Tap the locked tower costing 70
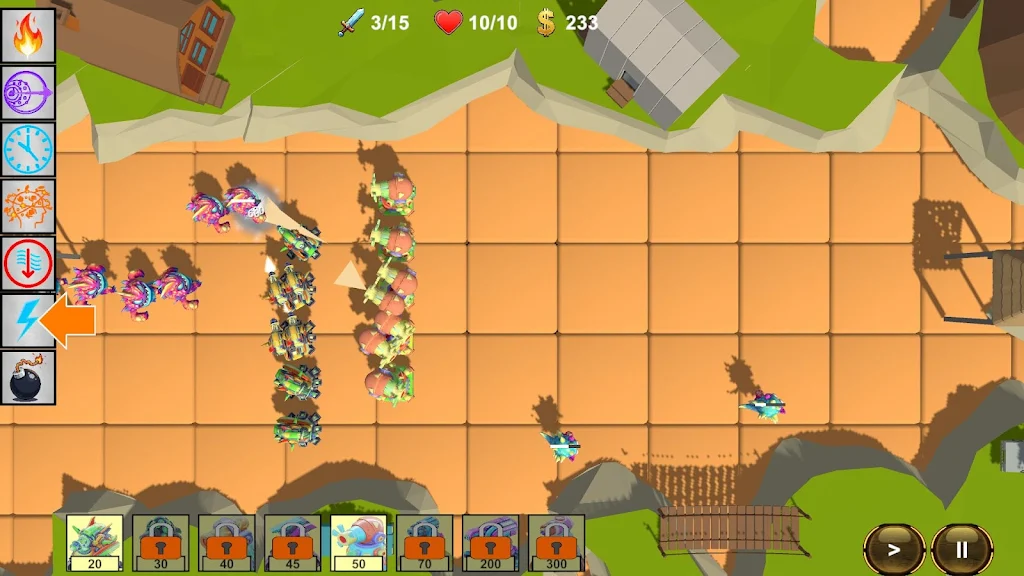Screen dimensions: 1024x576 425,542
